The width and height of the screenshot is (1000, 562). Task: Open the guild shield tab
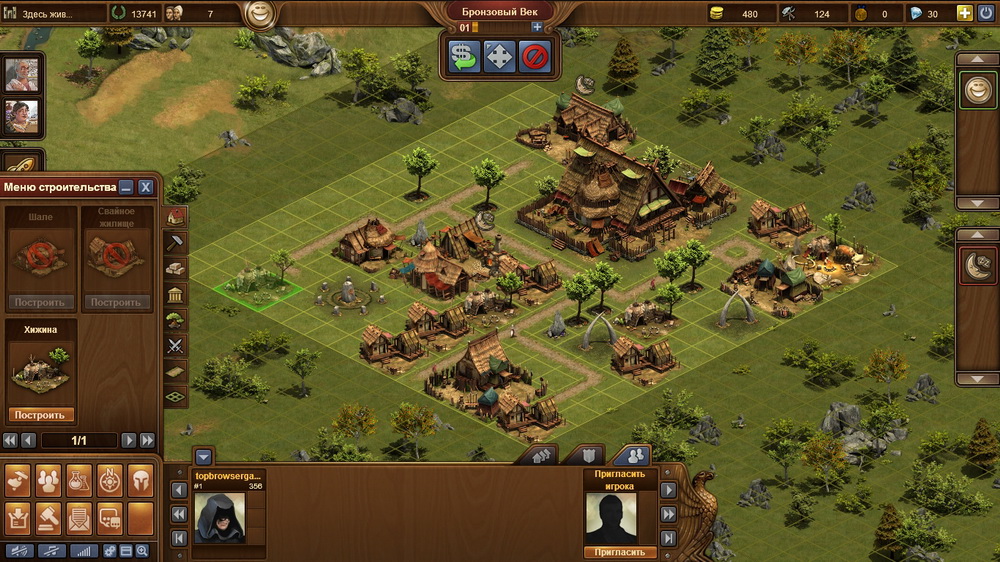[590, 455]
